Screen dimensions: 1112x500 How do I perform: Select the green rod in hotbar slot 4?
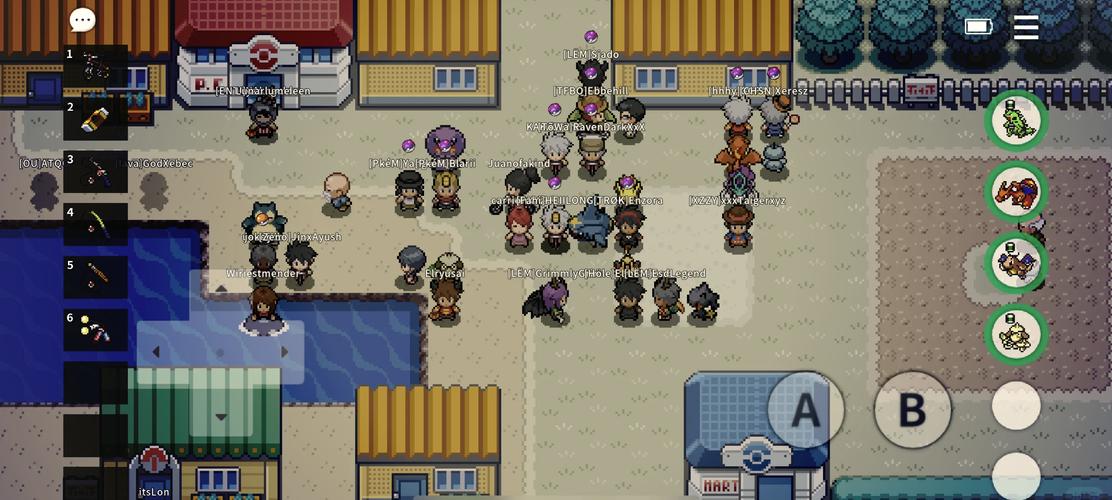[x=96, y=225]
